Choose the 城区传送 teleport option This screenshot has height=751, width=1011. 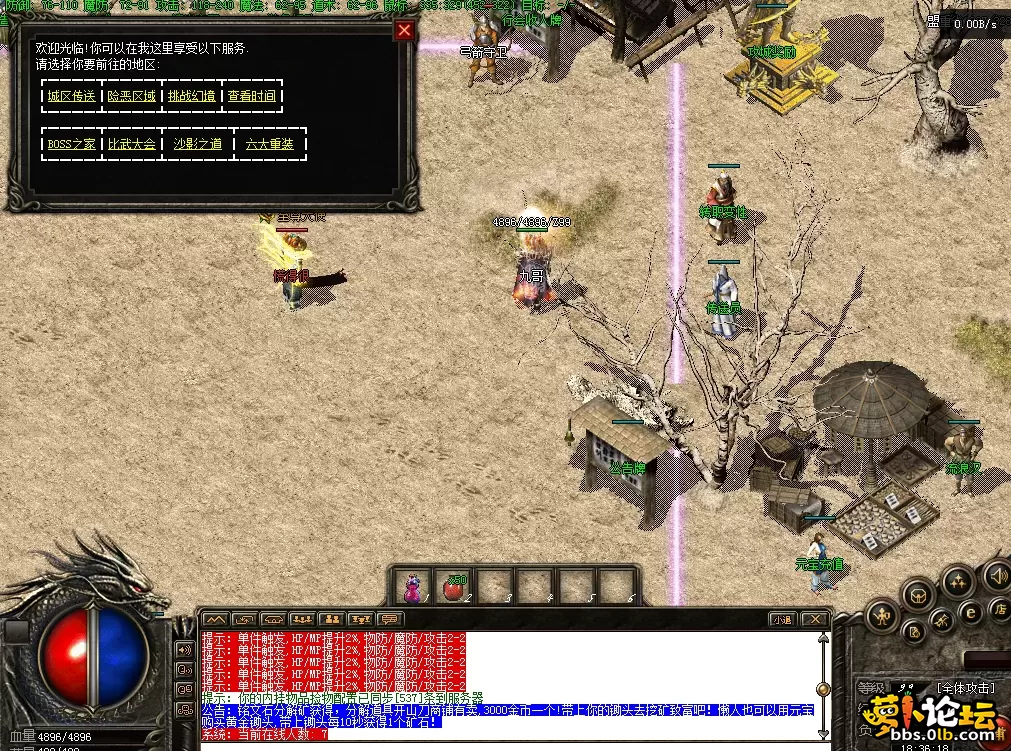[x=71, y=96]
